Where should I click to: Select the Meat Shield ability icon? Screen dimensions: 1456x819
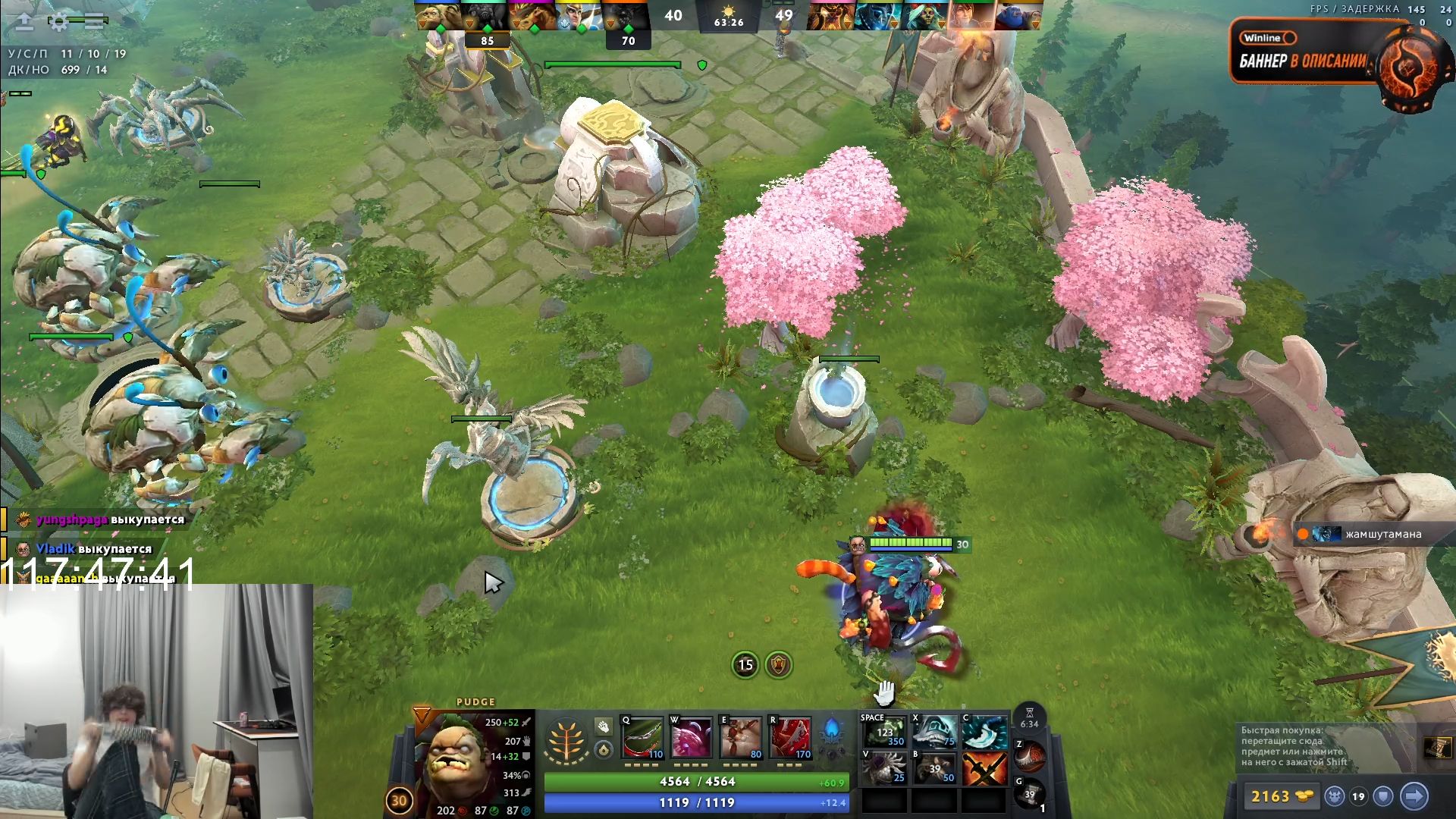pos(740,737)
